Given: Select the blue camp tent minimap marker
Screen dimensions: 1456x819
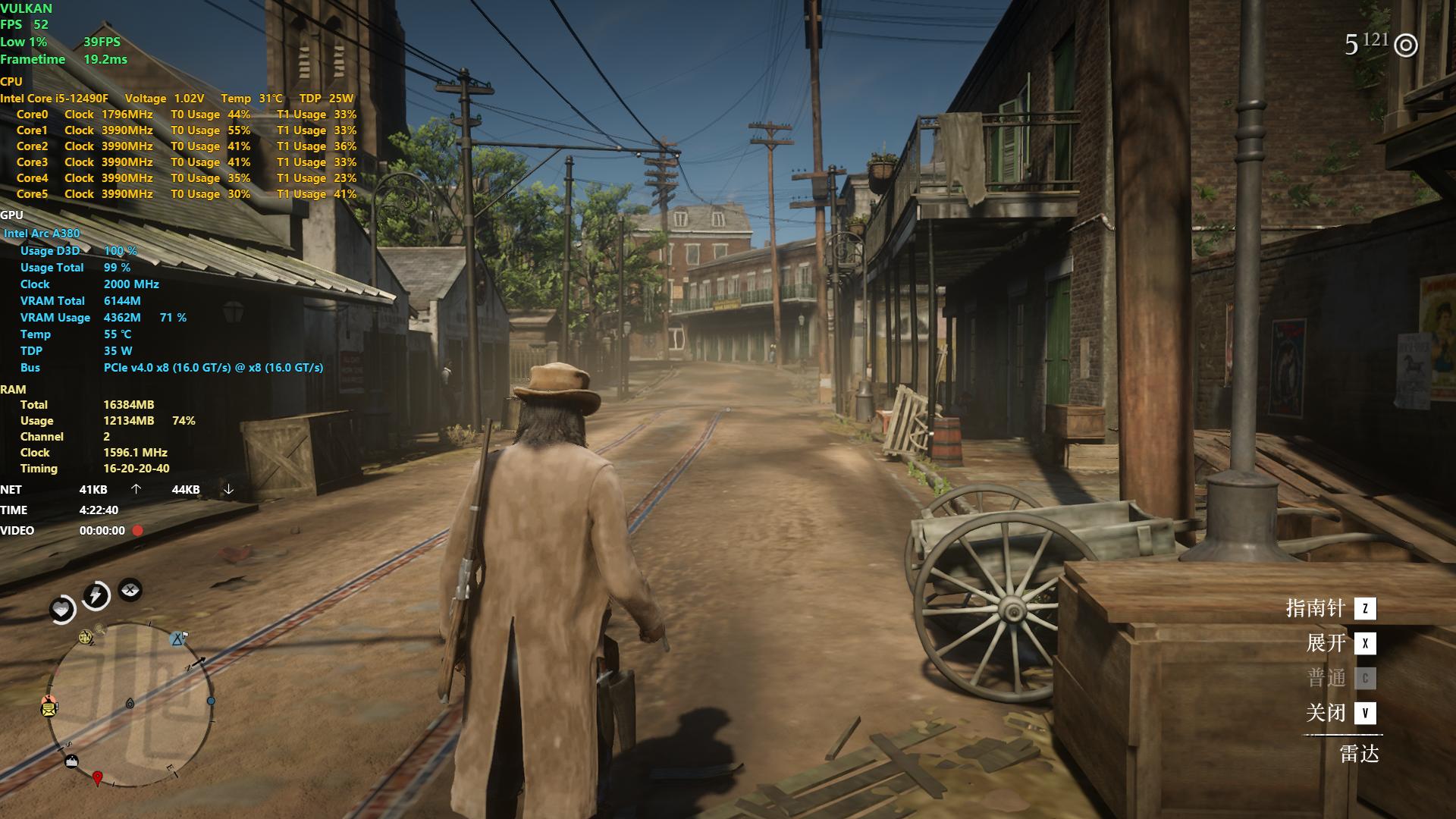Looking at the screenshot, I should click(178, 639).
